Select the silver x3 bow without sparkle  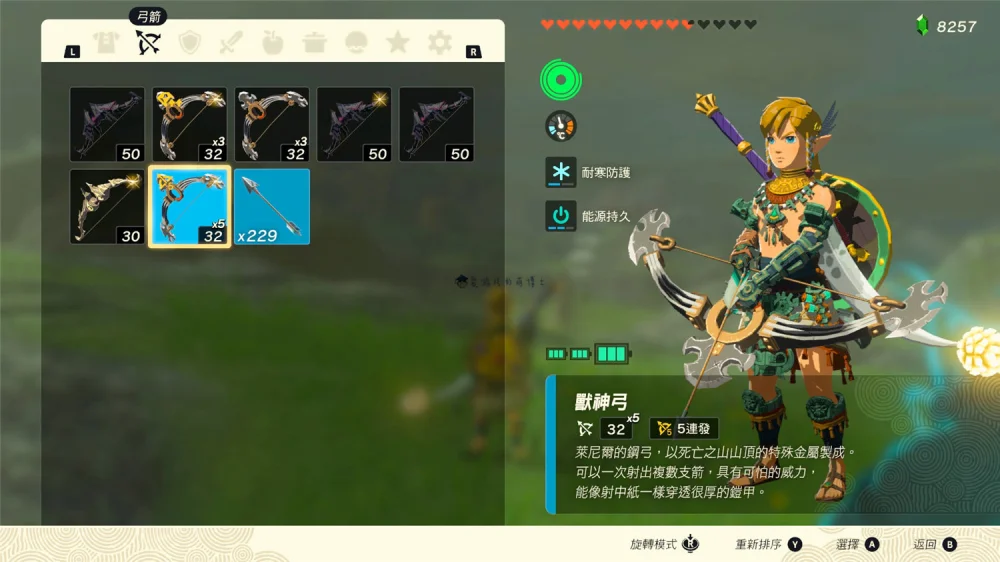point(272,124)
